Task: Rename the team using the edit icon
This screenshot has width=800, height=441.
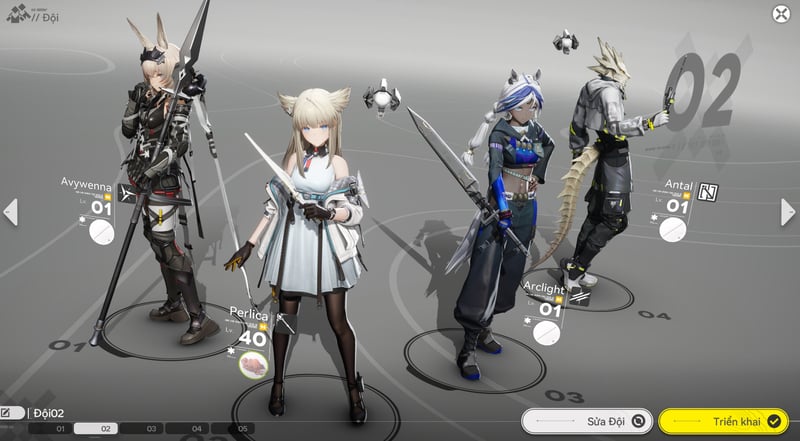Action: pyautogui.click(x=12, y=412)
